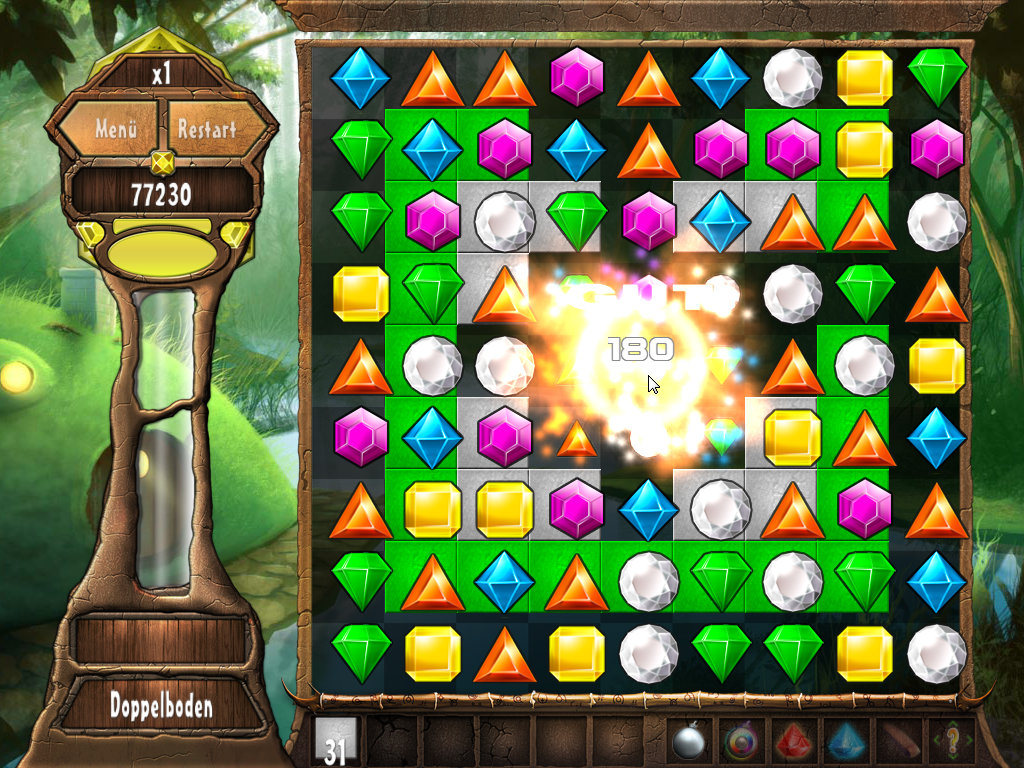Use the red gem power-up

(x=792, y=742)
